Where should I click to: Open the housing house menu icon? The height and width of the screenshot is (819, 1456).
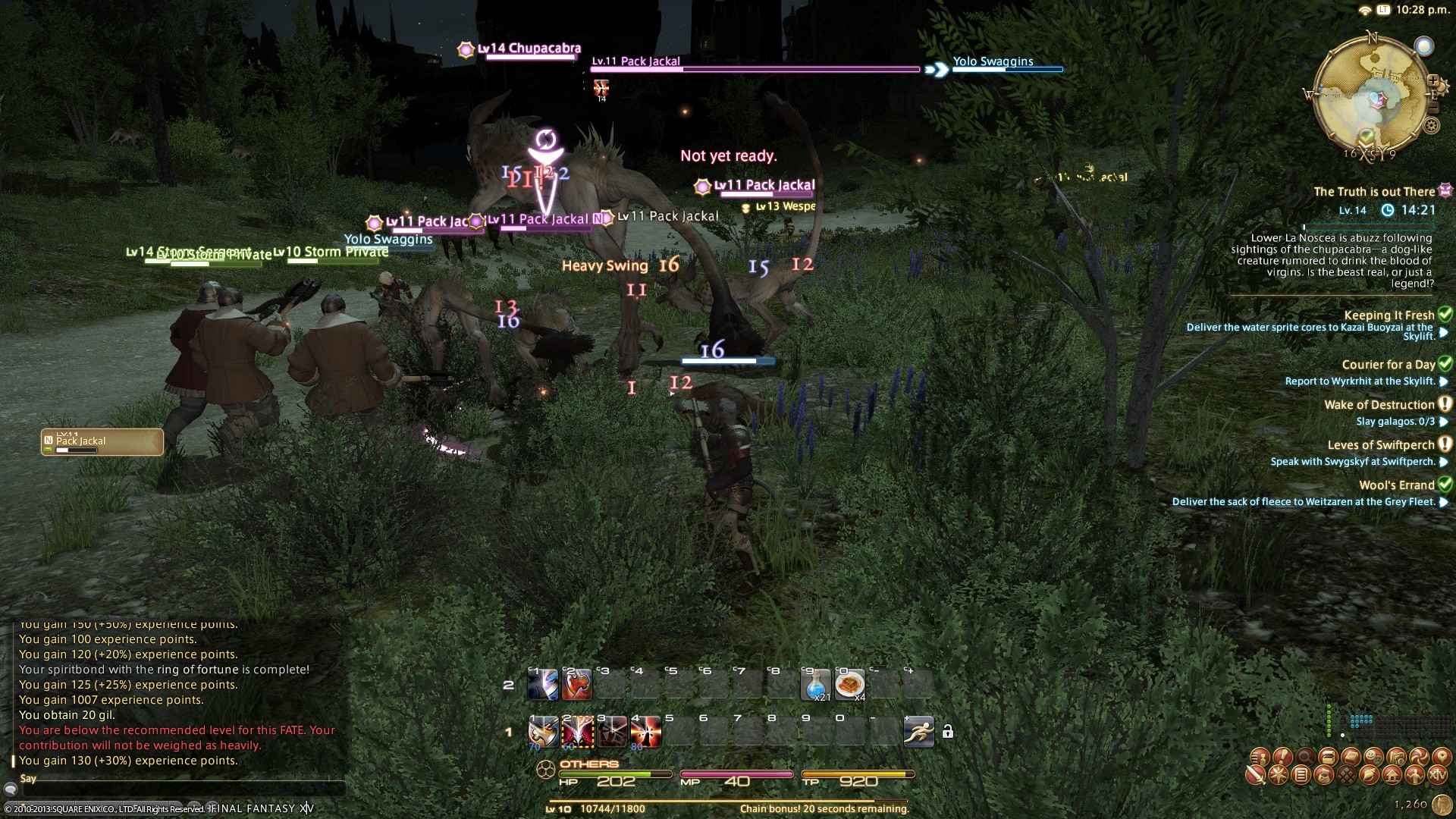point(1392,776)
